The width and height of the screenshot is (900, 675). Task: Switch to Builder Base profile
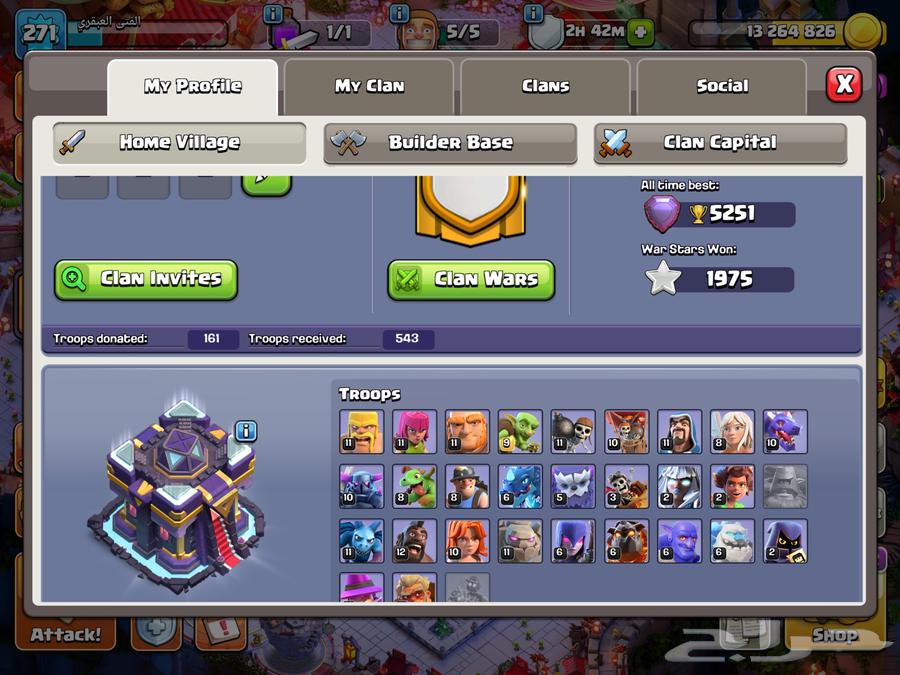pos(450,142)
